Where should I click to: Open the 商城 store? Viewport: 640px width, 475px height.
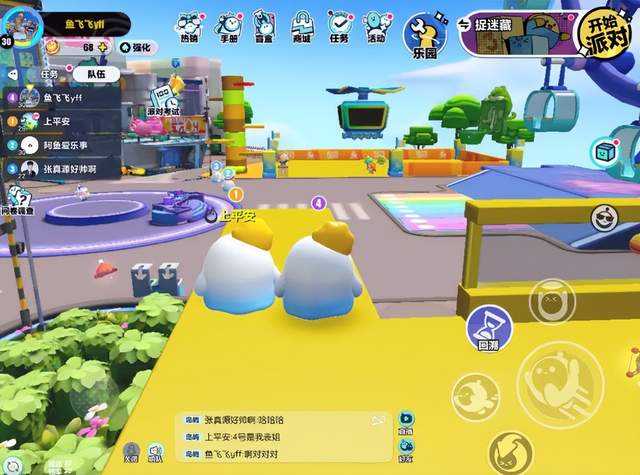point(300,27)
